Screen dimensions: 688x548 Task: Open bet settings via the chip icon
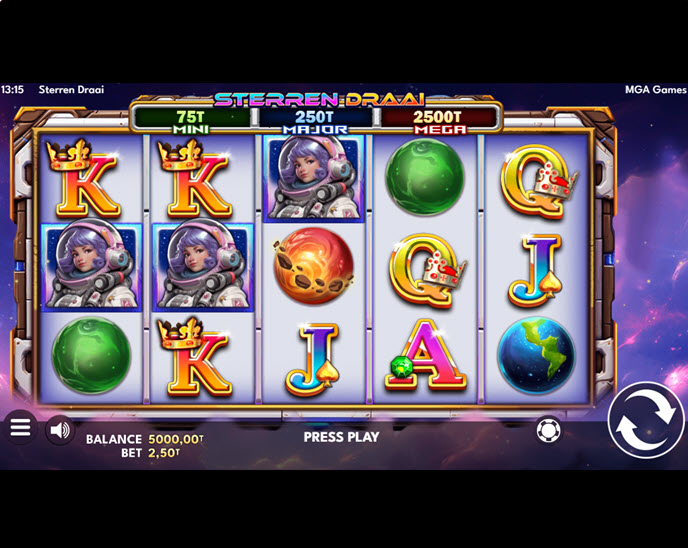548,431
